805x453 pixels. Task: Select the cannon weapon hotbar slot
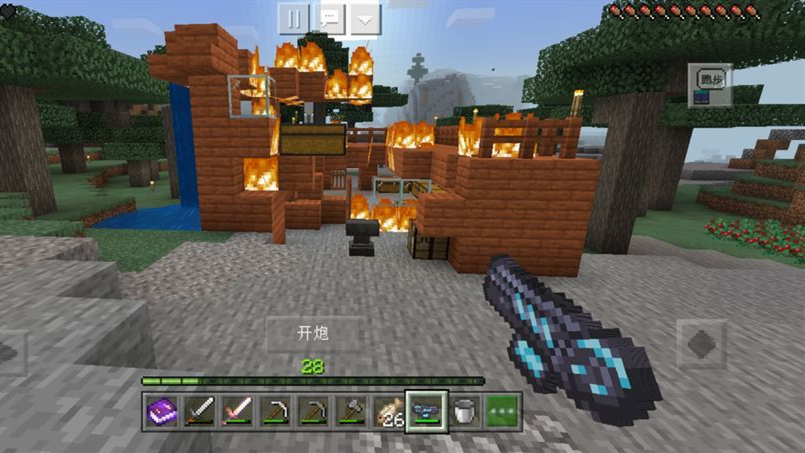pos(427,410)
